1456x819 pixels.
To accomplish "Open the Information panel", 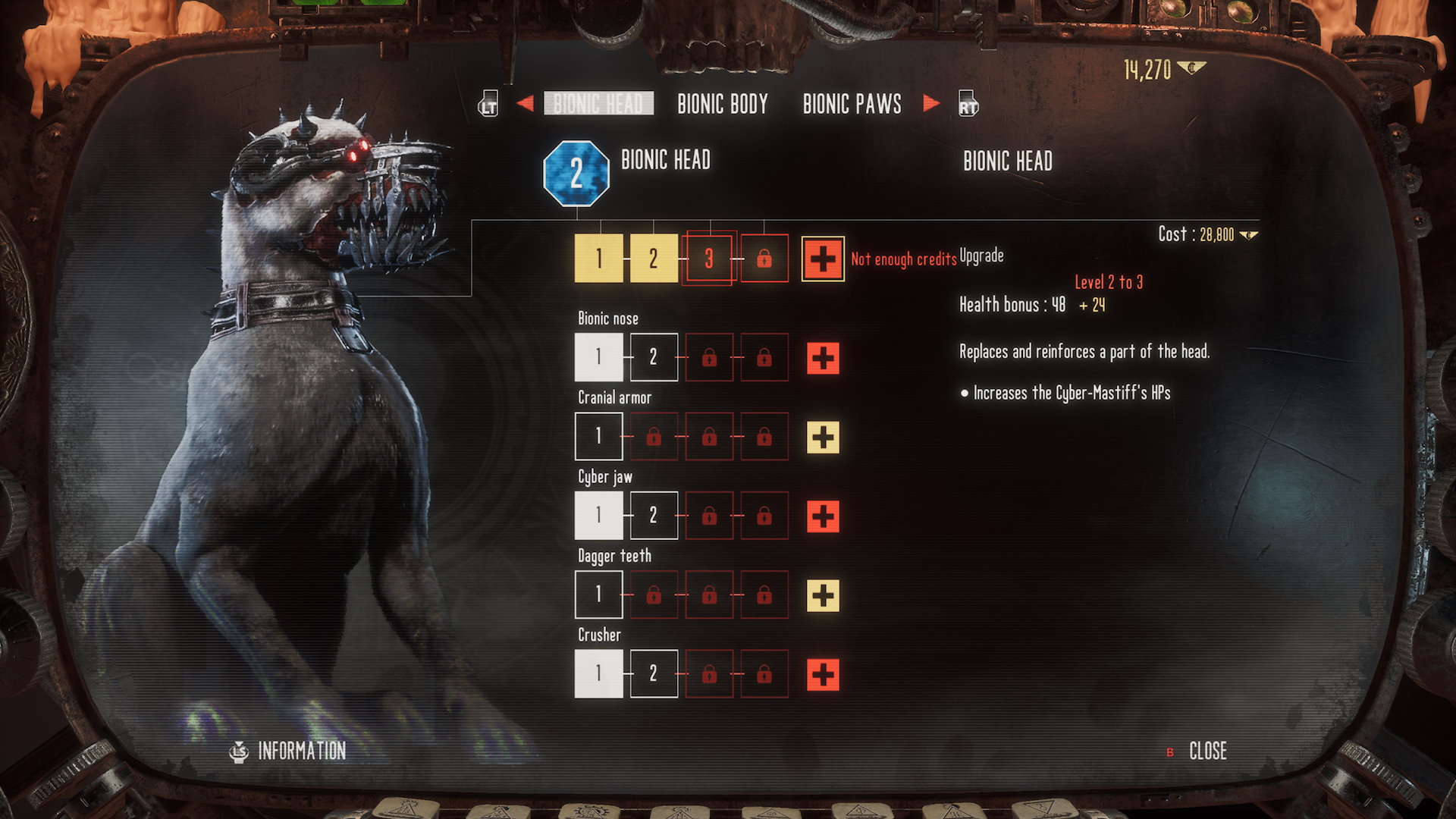I will 301,751.
